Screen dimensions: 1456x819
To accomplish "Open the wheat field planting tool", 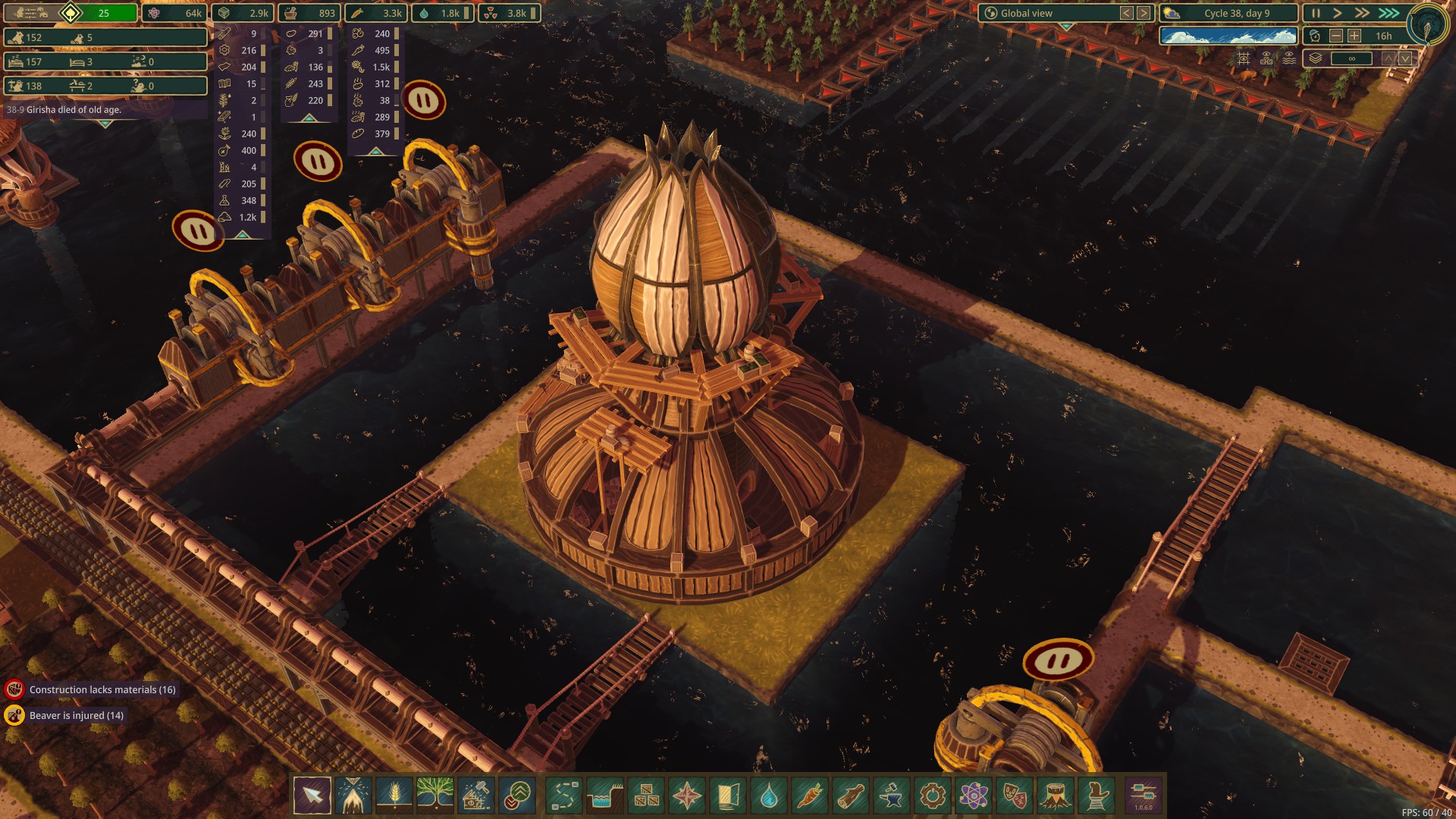I will click(394, 796).
